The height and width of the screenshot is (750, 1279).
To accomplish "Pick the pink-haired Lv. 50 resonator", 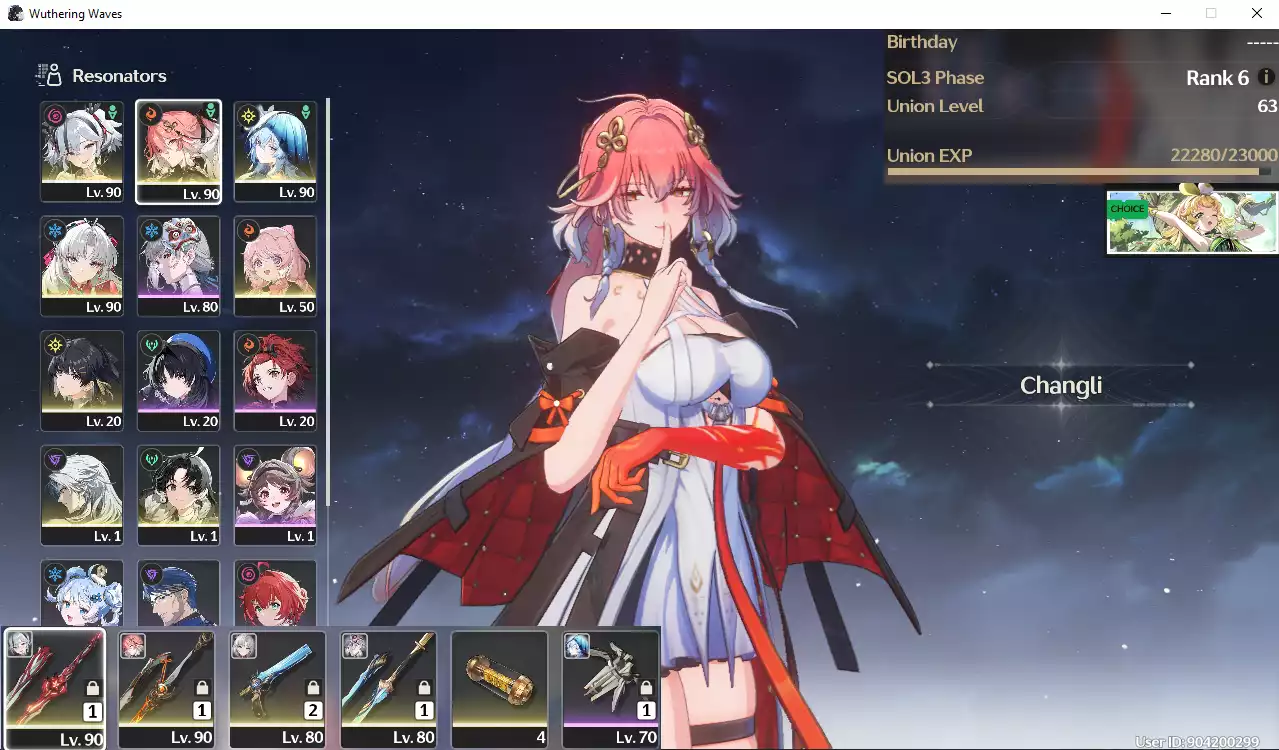I will click(x=275, y=265).
